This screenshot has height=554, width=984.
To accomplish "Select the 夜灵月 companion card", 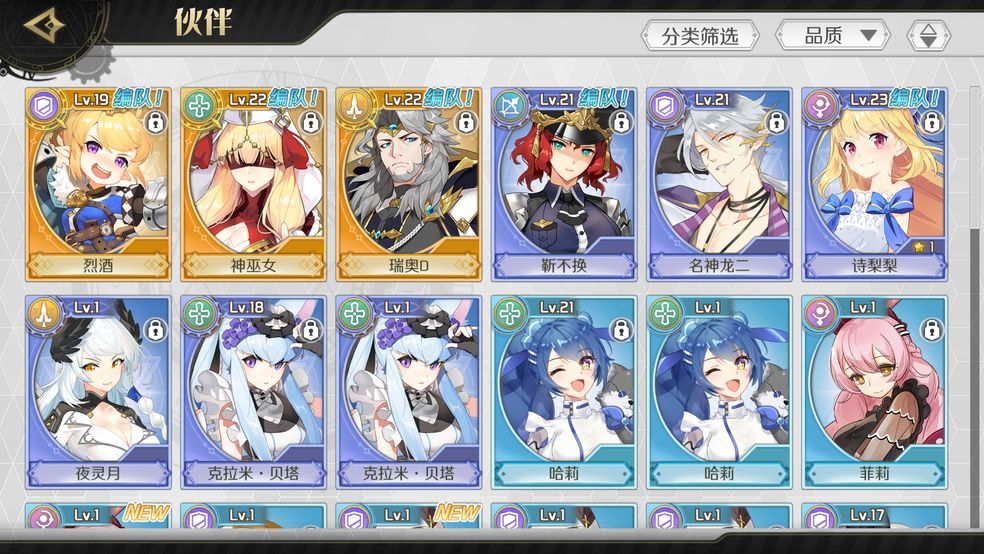I will [x=98, y=392].
